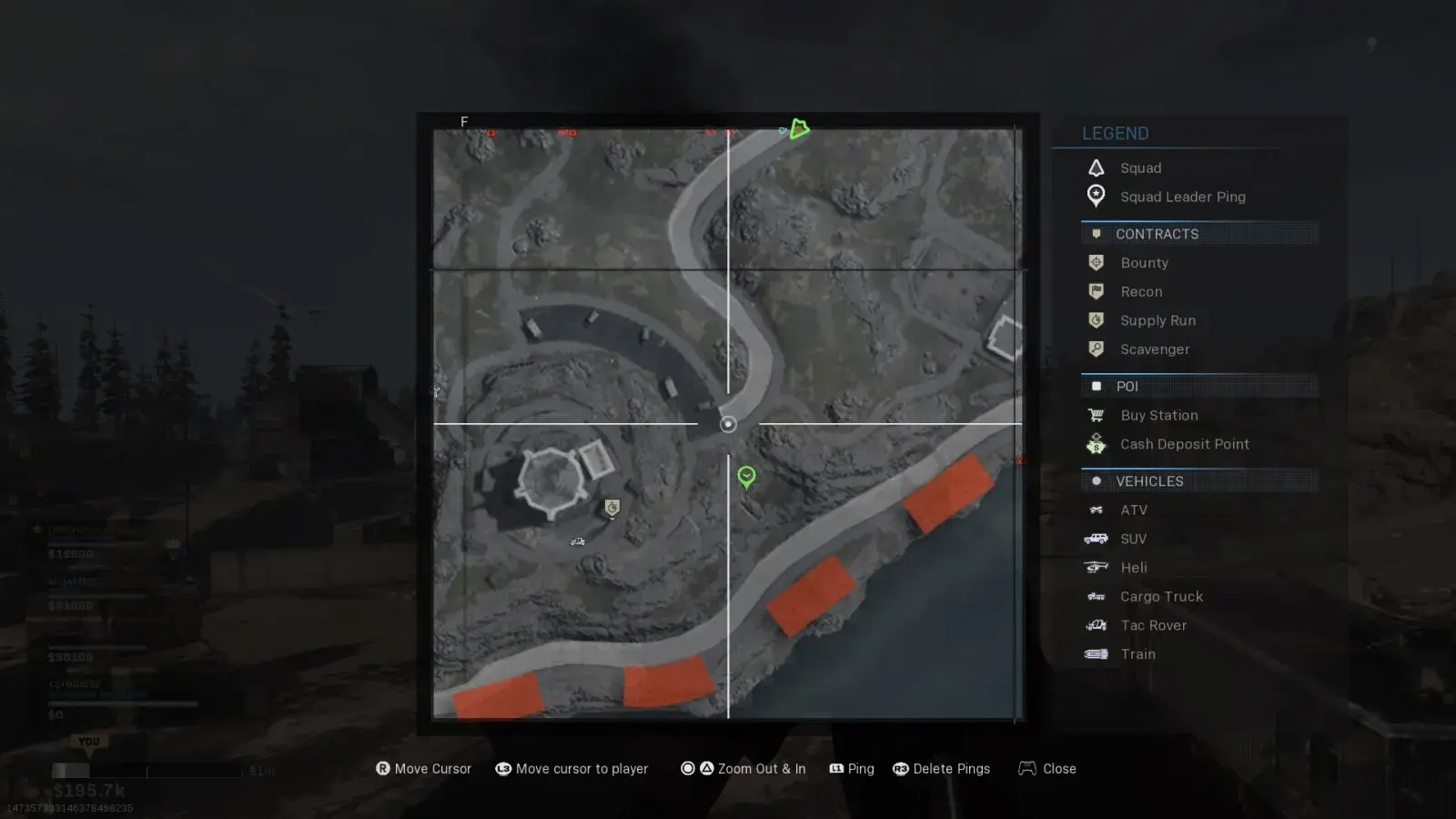Click the Squad Leader Ping icon in the legend

click(1096, 197)
